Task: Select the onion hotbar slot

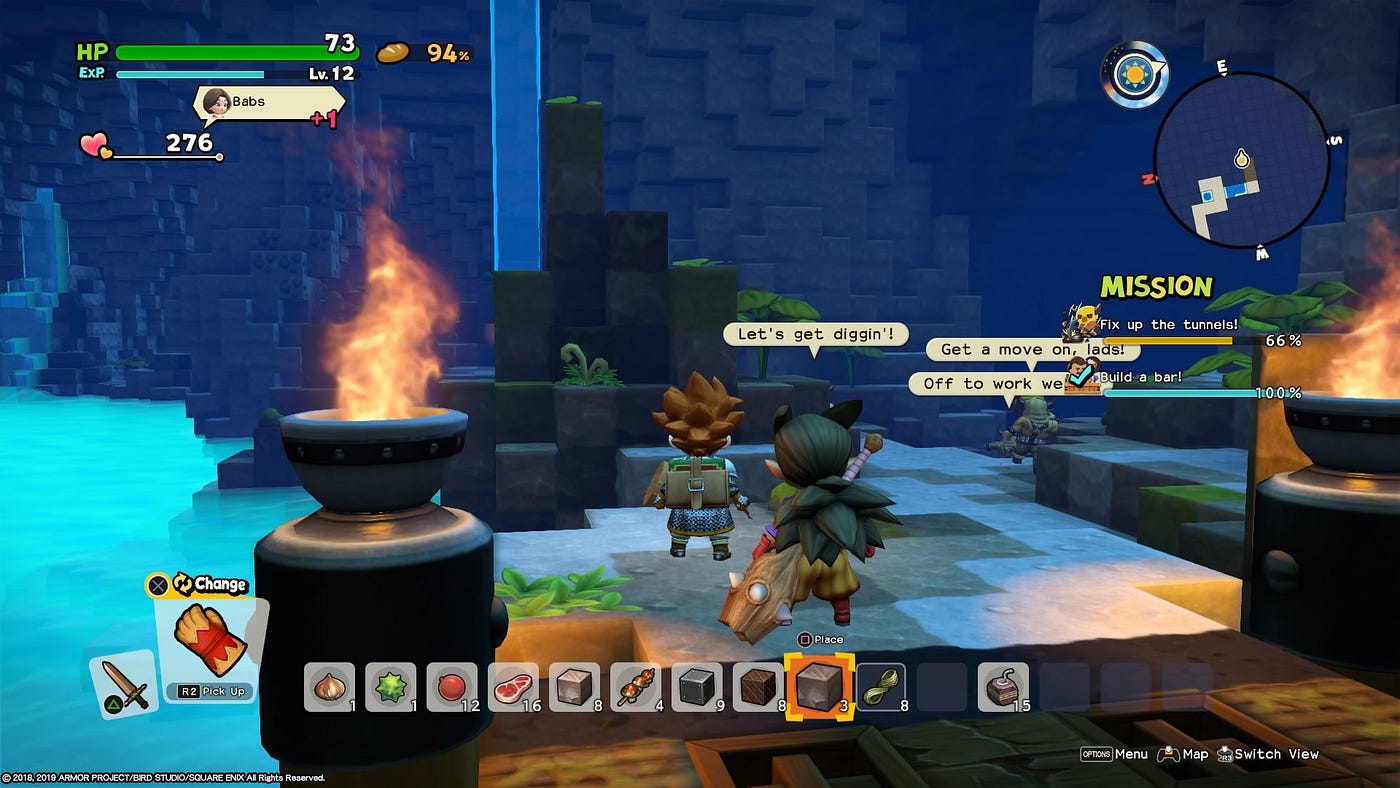Action: click(x=329, y=687)
